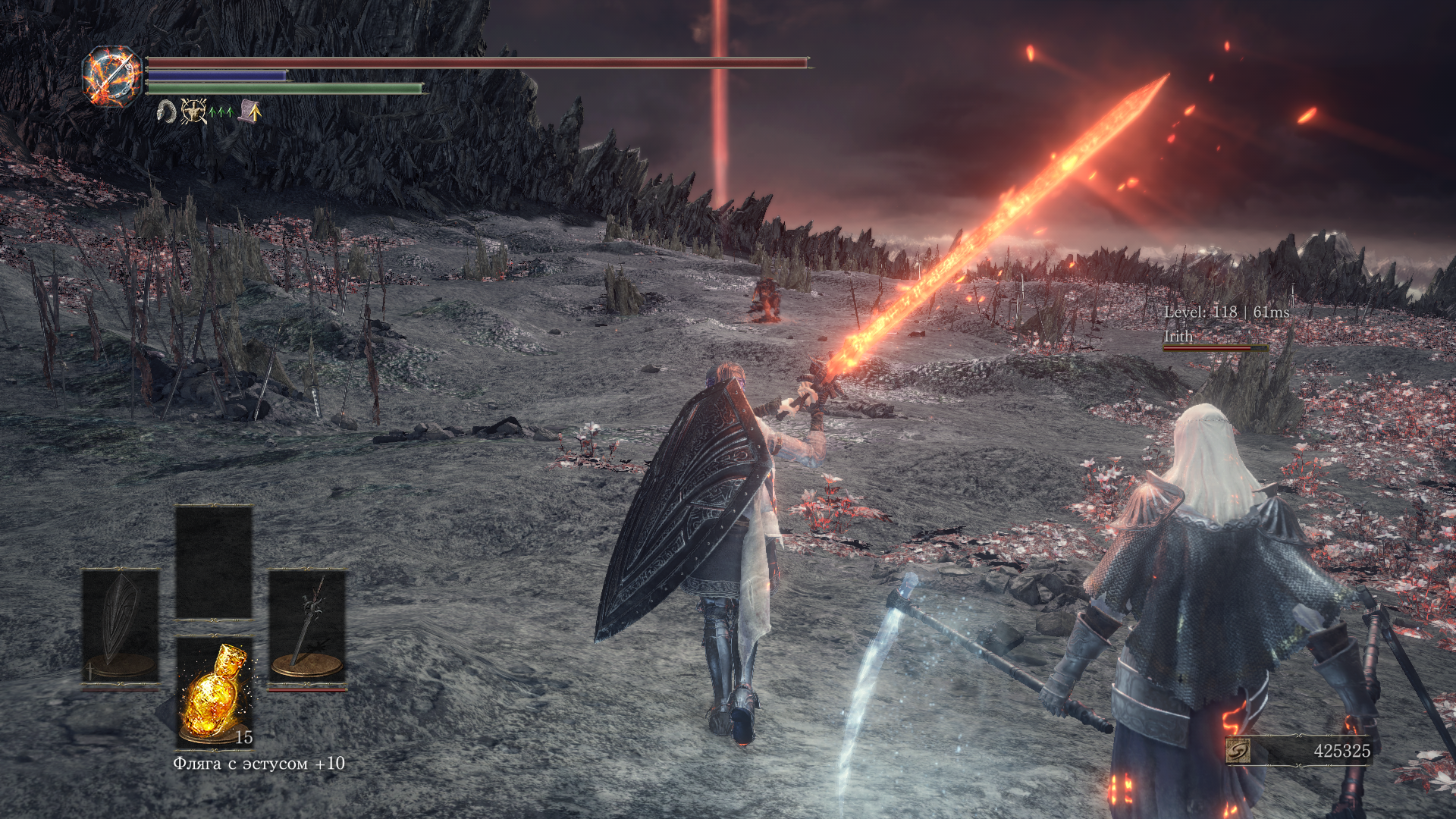Select the phantom name Irith
Image resolution: width=1456 pixels, height=819 pixels.
1178,336
